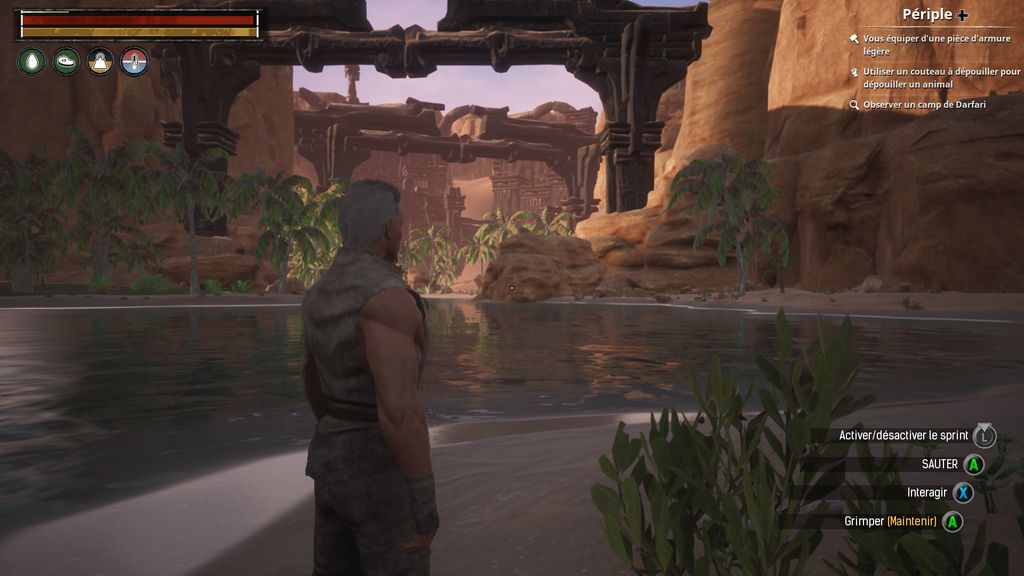Choose the skinning knife animal objective
This screenshot has width=1024, height=576.
click(940, 78)
